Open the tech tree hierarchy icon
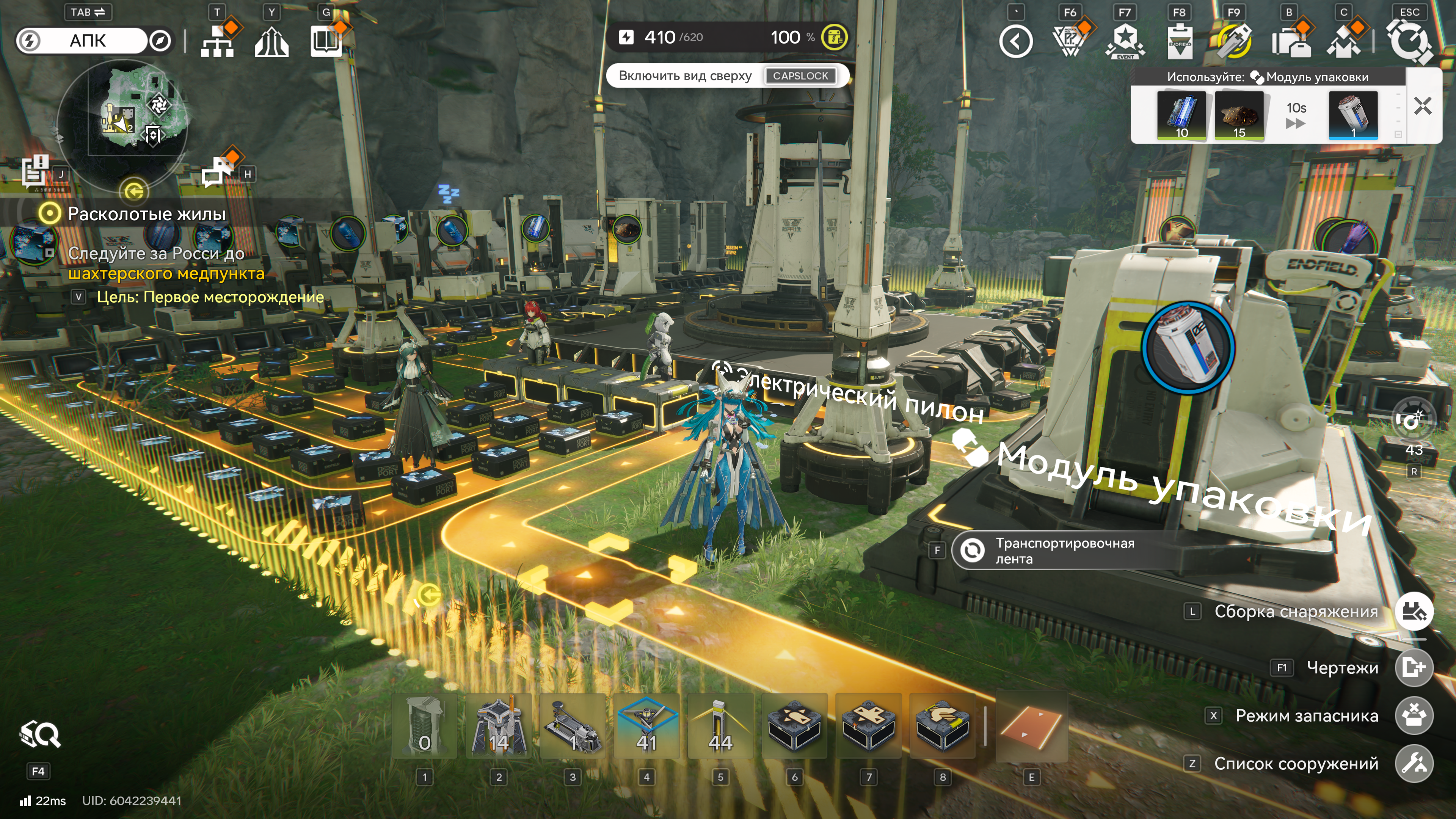 point(217,41)
